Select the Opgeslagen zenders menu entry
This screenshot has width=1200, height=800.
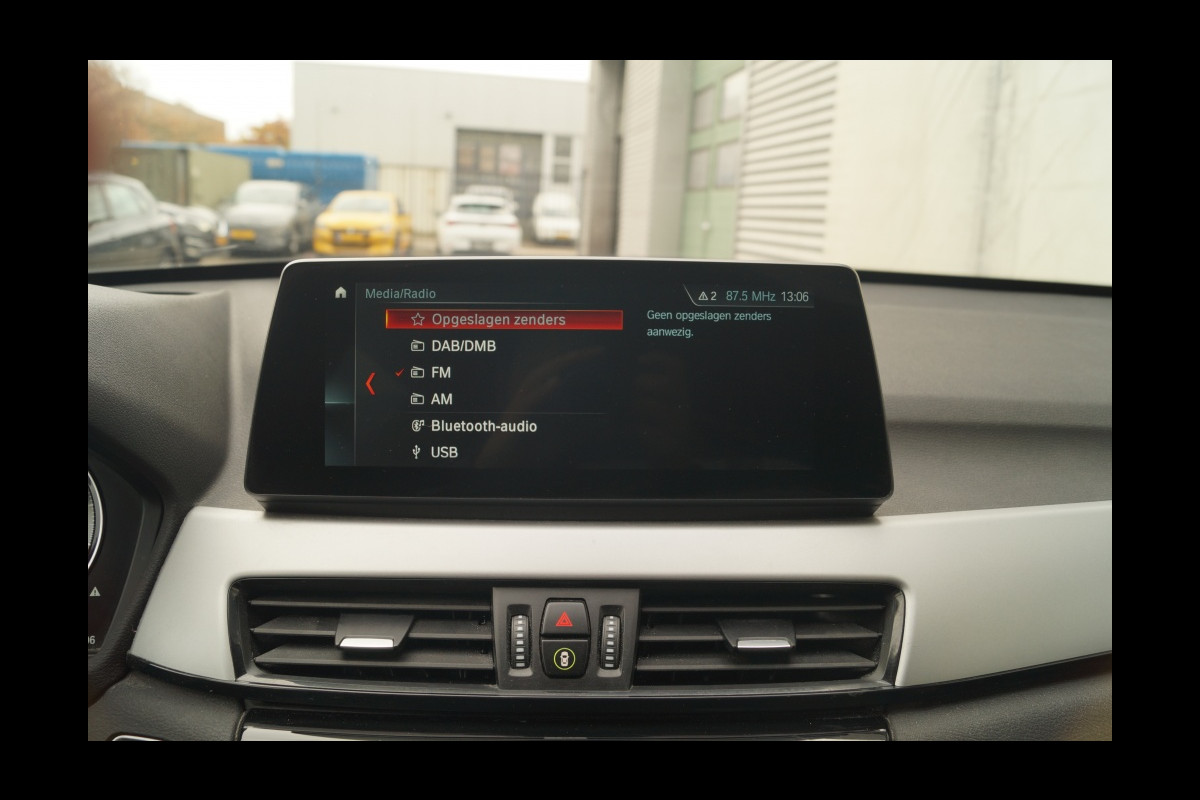pyautogui.click(x=498, y=320)
